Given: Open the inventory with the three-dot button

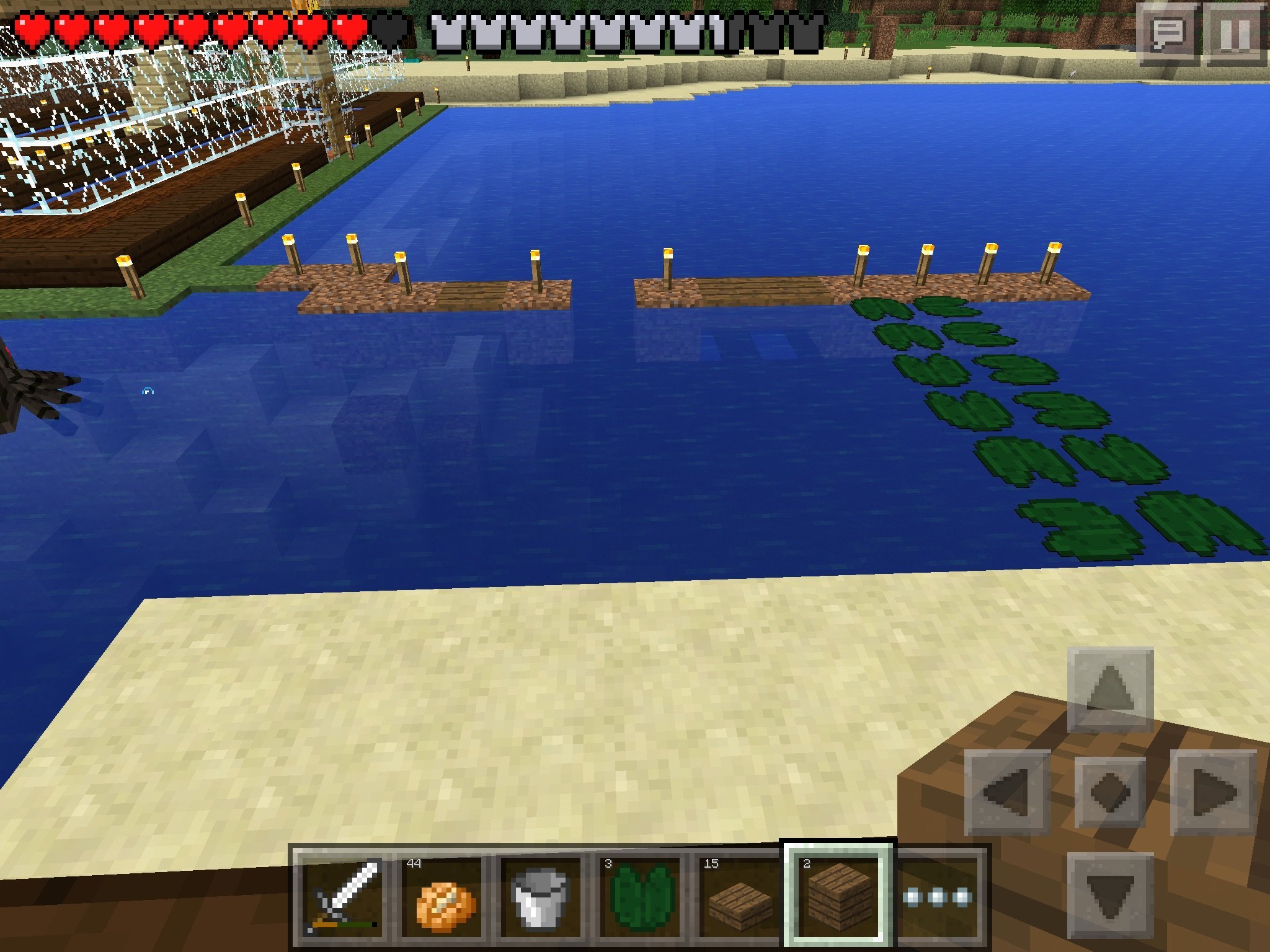Looking at the screenshot, I should click(938, 896).
